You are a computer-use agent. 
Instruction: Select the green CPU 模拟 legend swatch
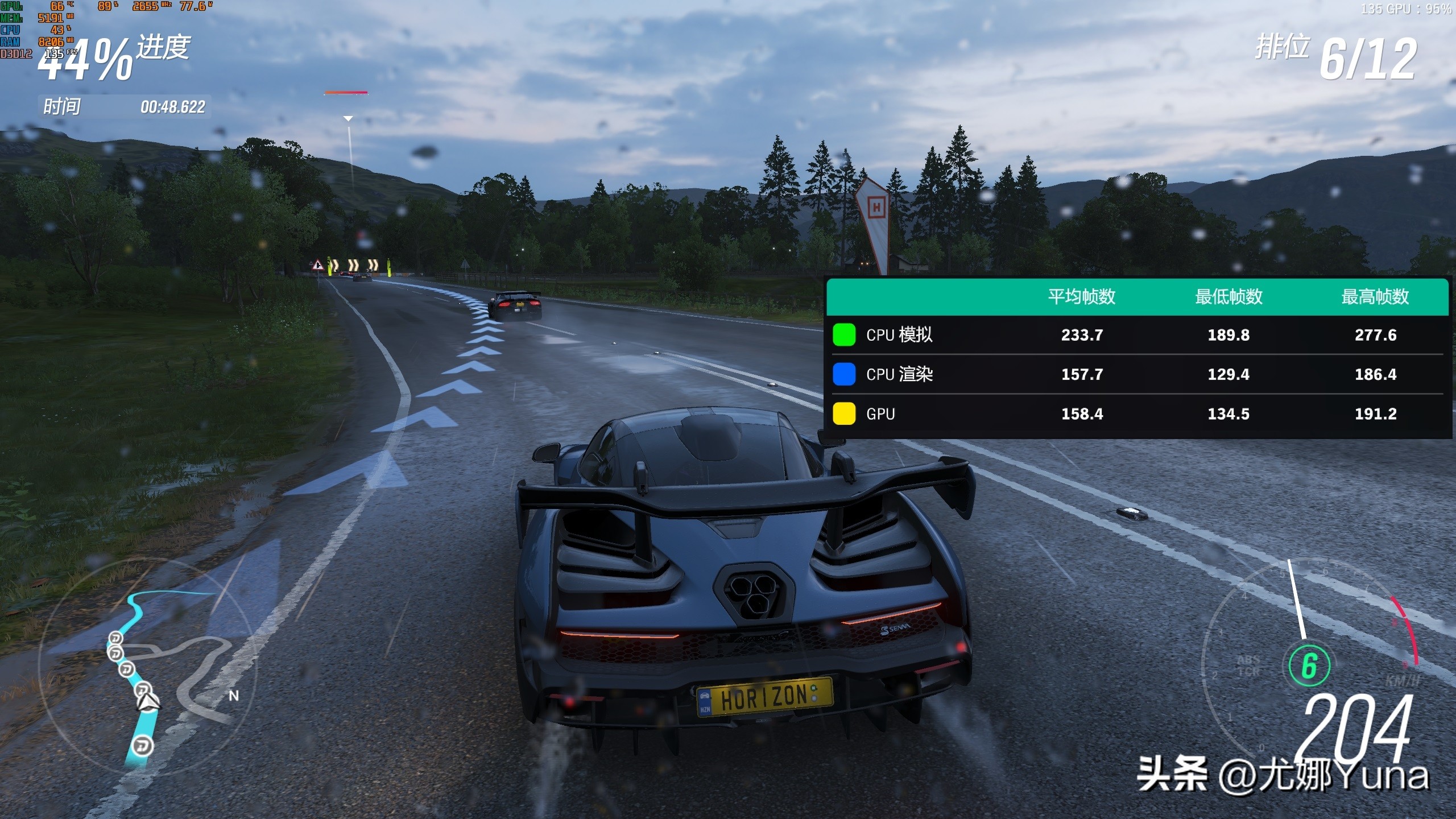[844, 335]
